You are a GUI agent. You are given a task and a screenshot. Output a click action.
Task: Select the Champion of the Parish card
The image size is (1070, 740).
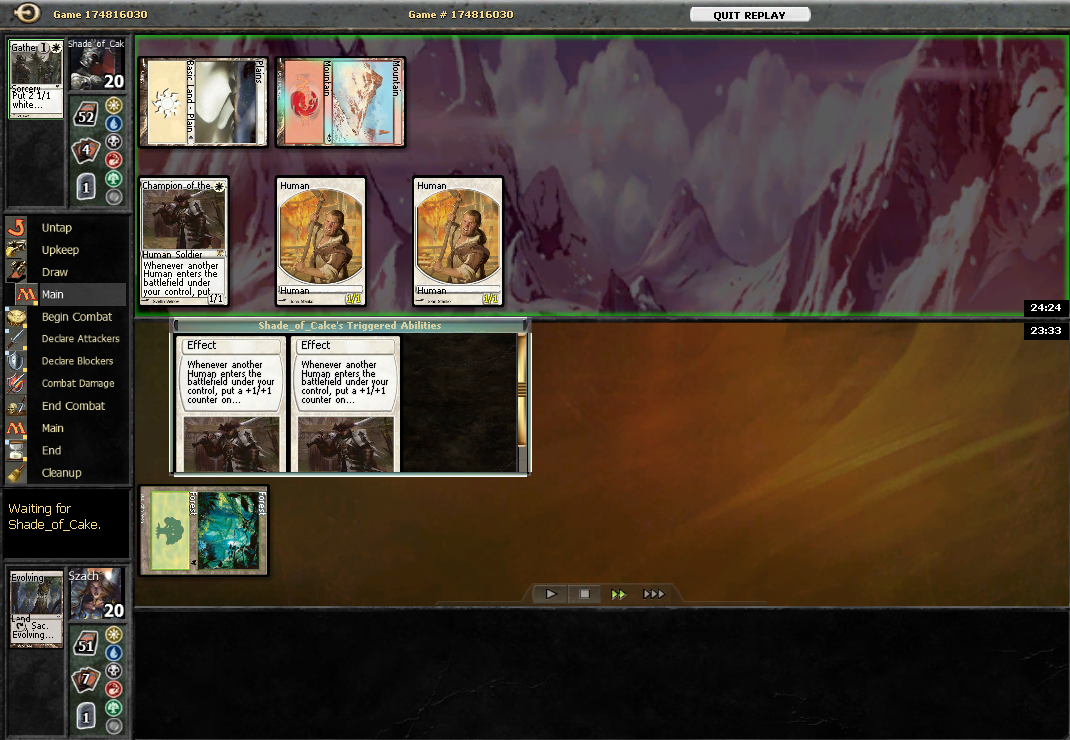[184, 241]
